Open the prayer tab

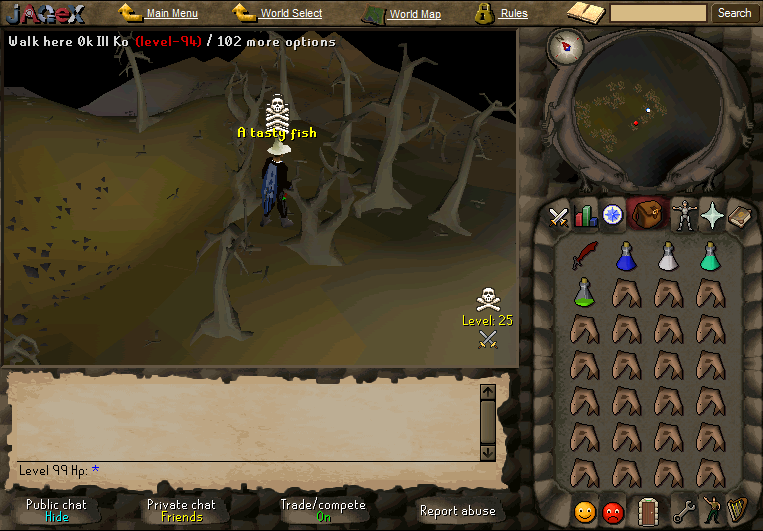(711, 215)
